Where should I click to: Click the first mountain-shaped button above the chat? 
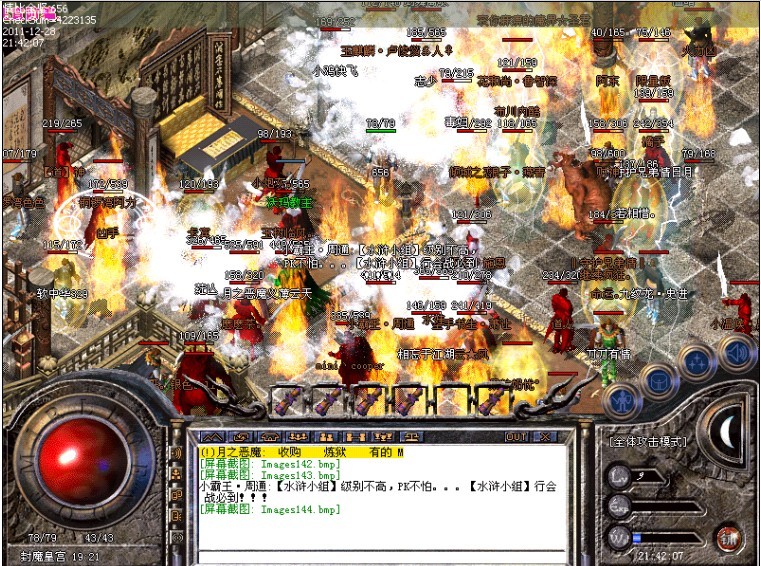click(x=211, y=437)
